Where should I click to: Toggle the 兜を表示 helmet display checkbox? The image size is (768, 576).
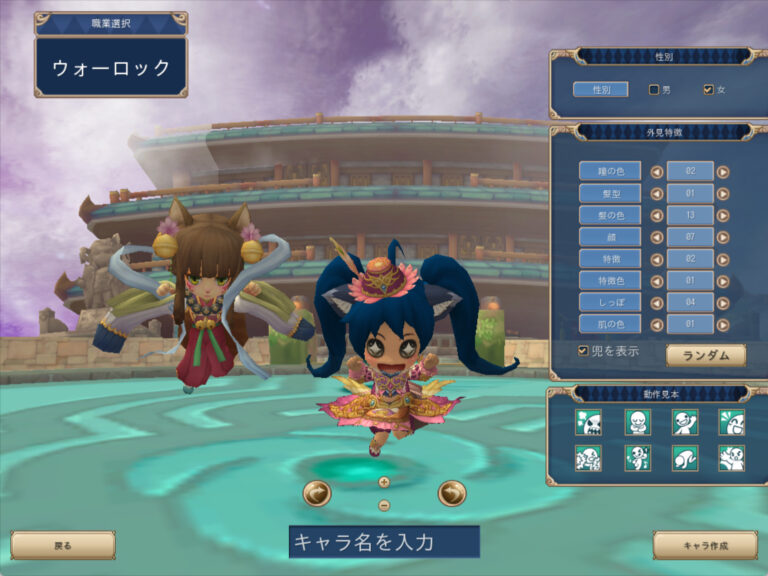pyautogui.click(x=584, y=351)
